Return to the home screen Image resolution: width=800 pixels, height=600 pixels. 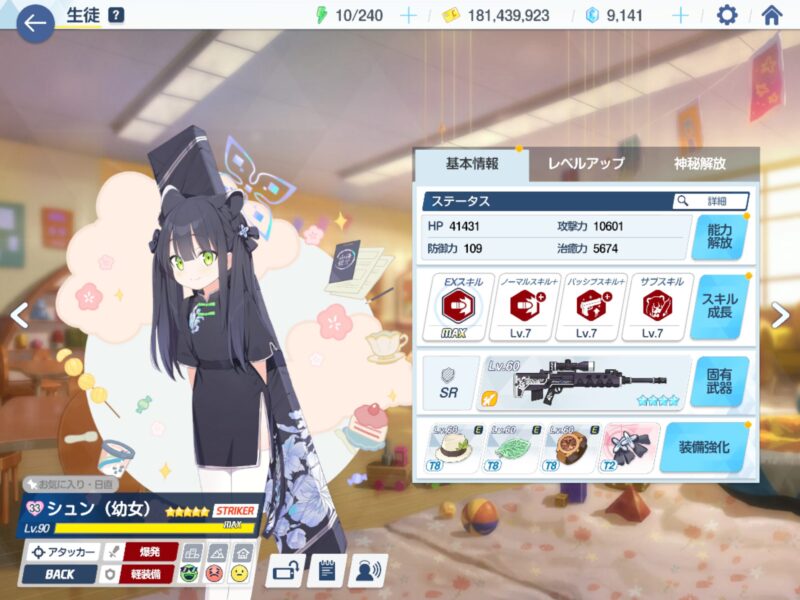click(771, 15)
